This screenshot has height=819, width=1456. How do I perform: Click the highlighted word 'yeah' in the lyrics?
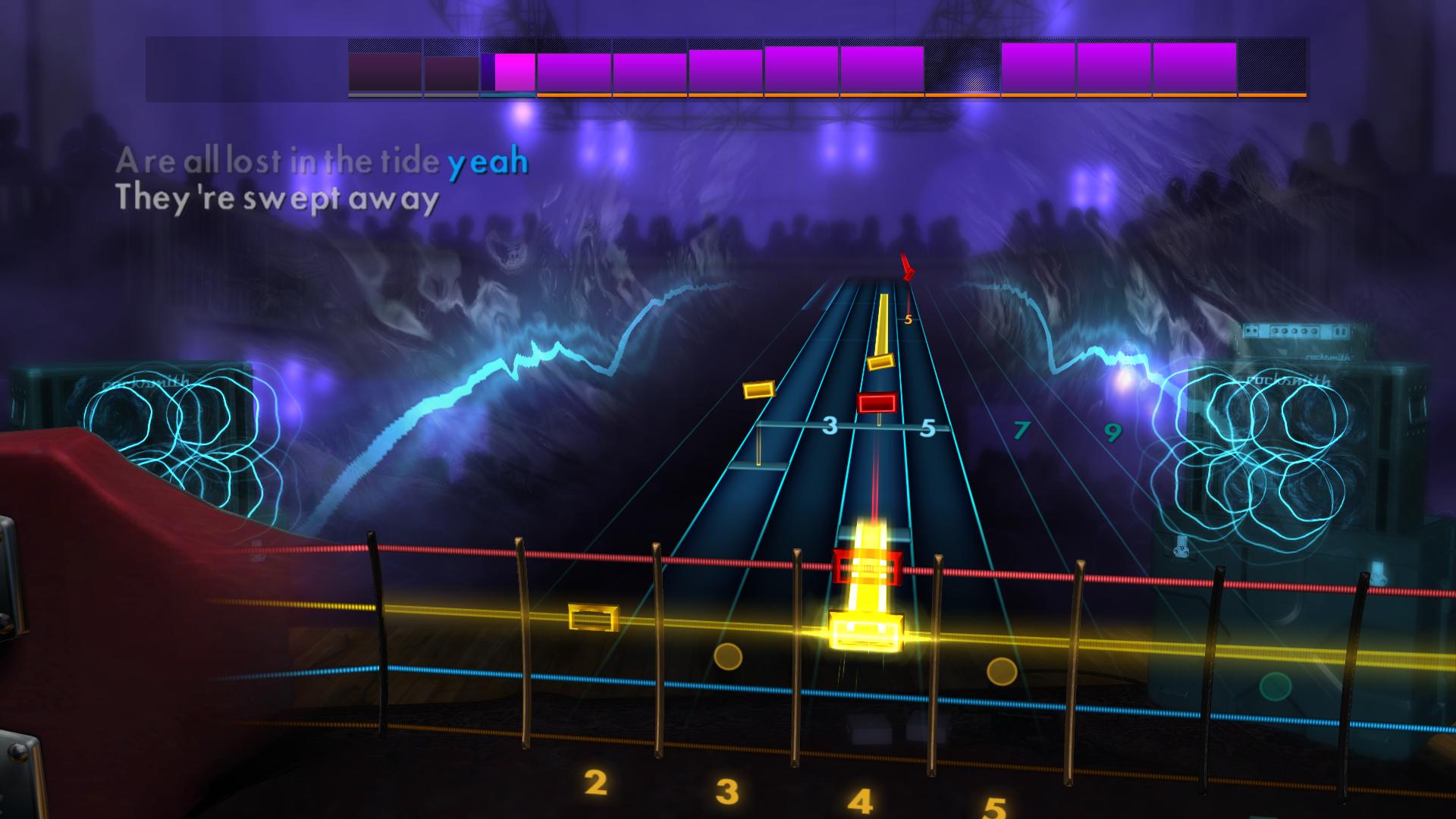(488, 160)
